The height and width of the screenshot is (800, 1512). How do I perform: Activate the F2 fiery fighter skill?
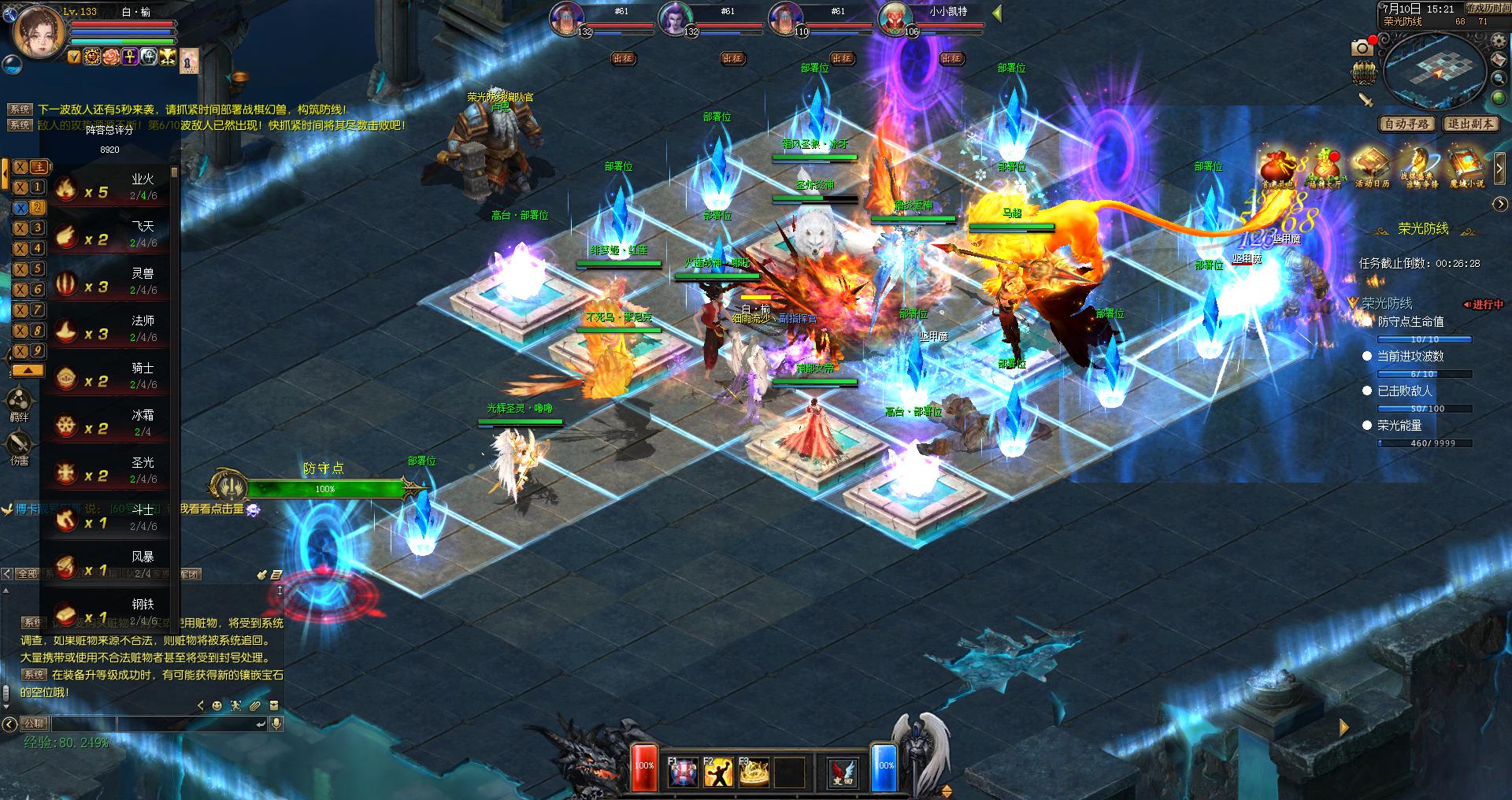717,773
